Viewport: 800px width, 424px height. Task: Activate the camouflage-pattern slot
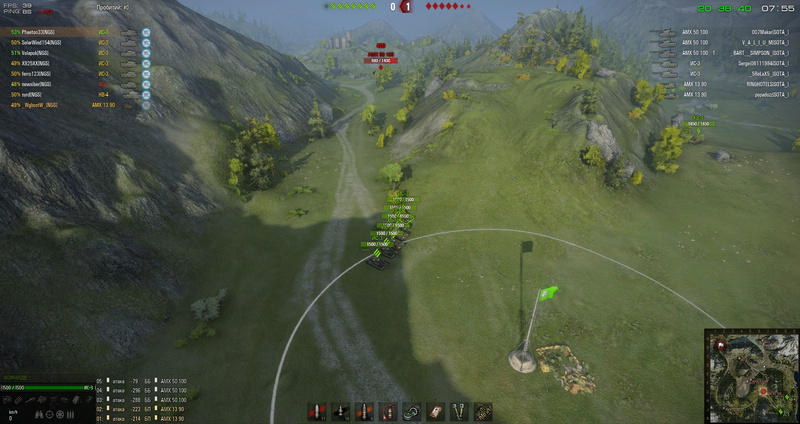click(483, 411)
